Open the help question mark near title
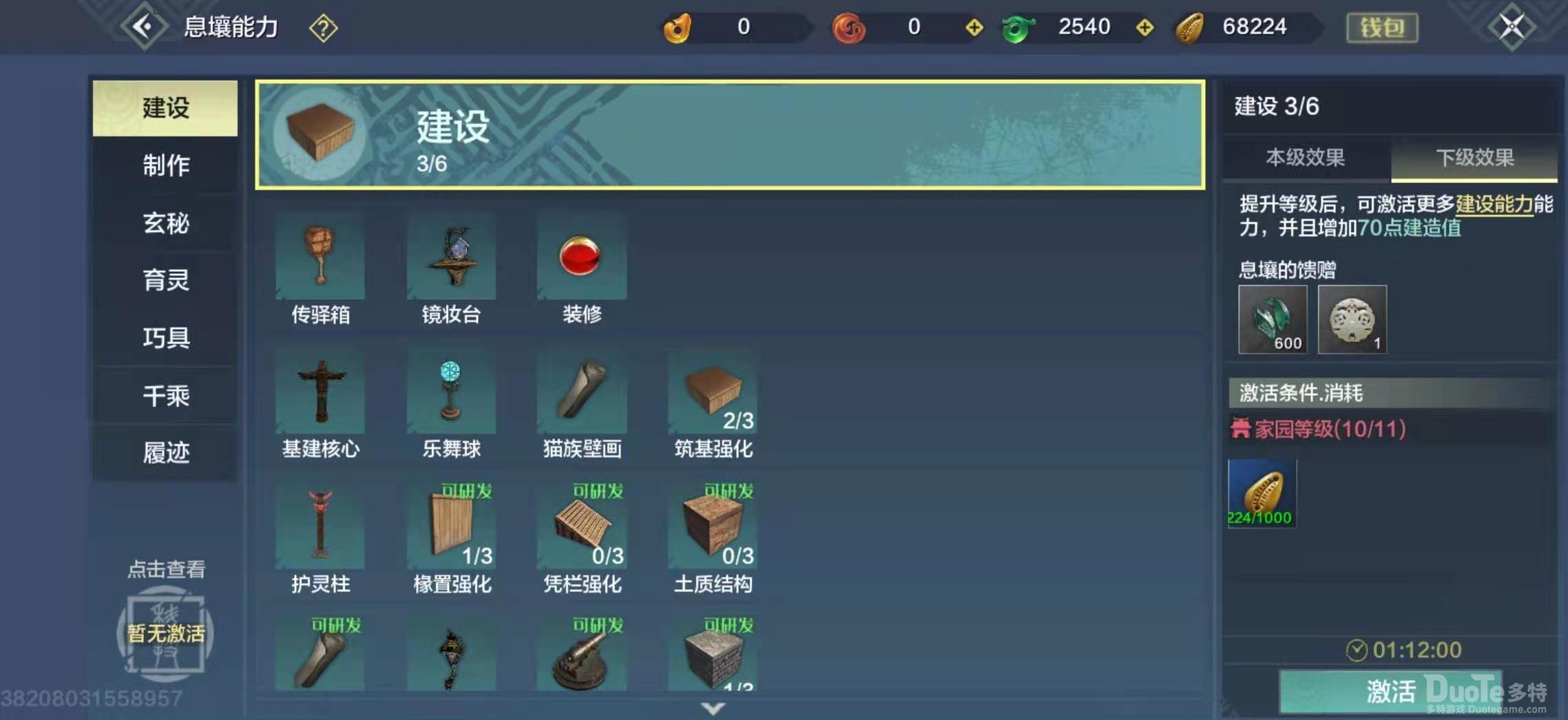Screen dimensions: 1568x720 point(322,28)
